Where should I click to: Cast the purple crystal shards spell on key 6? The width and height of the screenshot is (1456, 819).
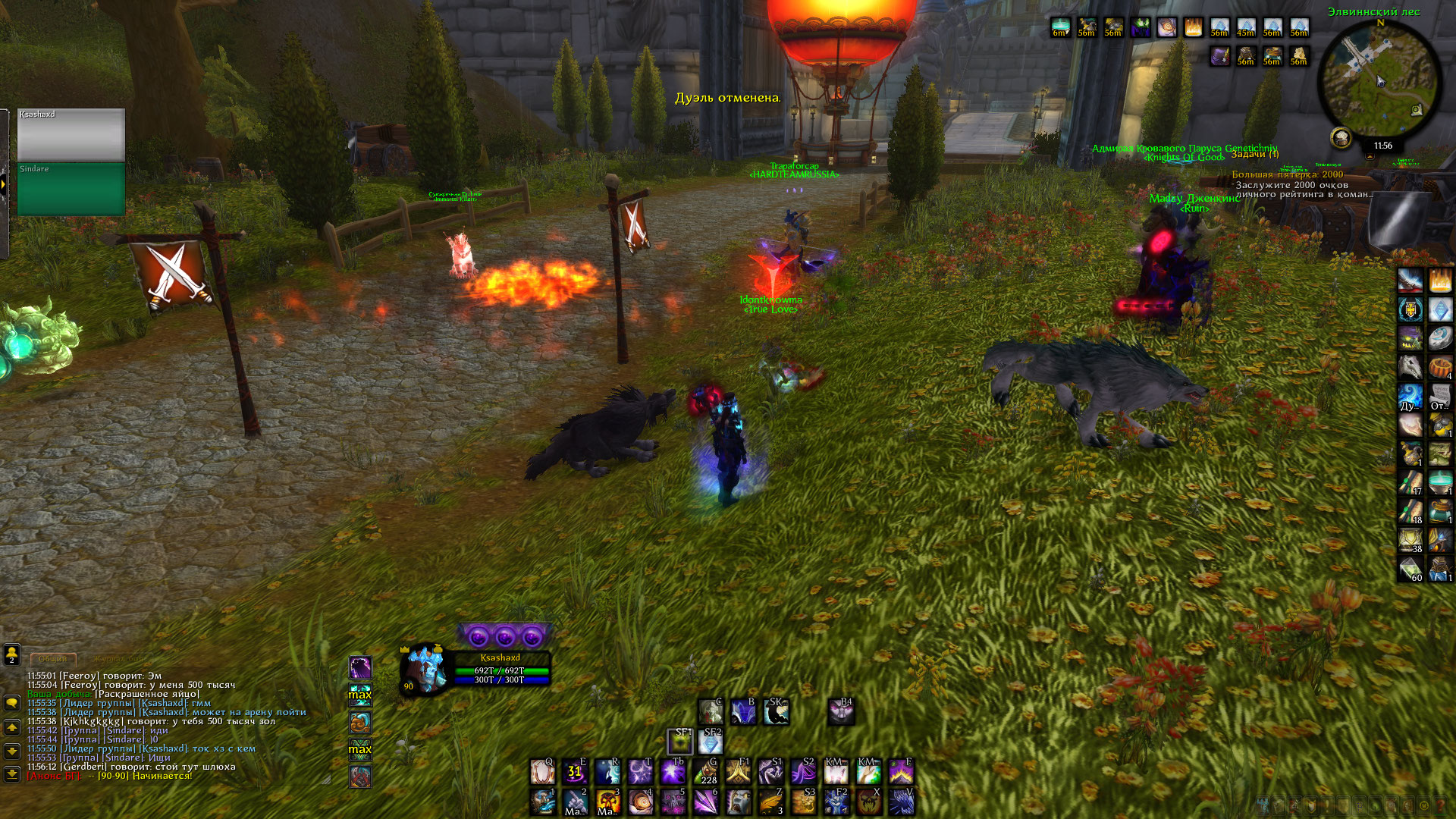[x=705, y=802]
